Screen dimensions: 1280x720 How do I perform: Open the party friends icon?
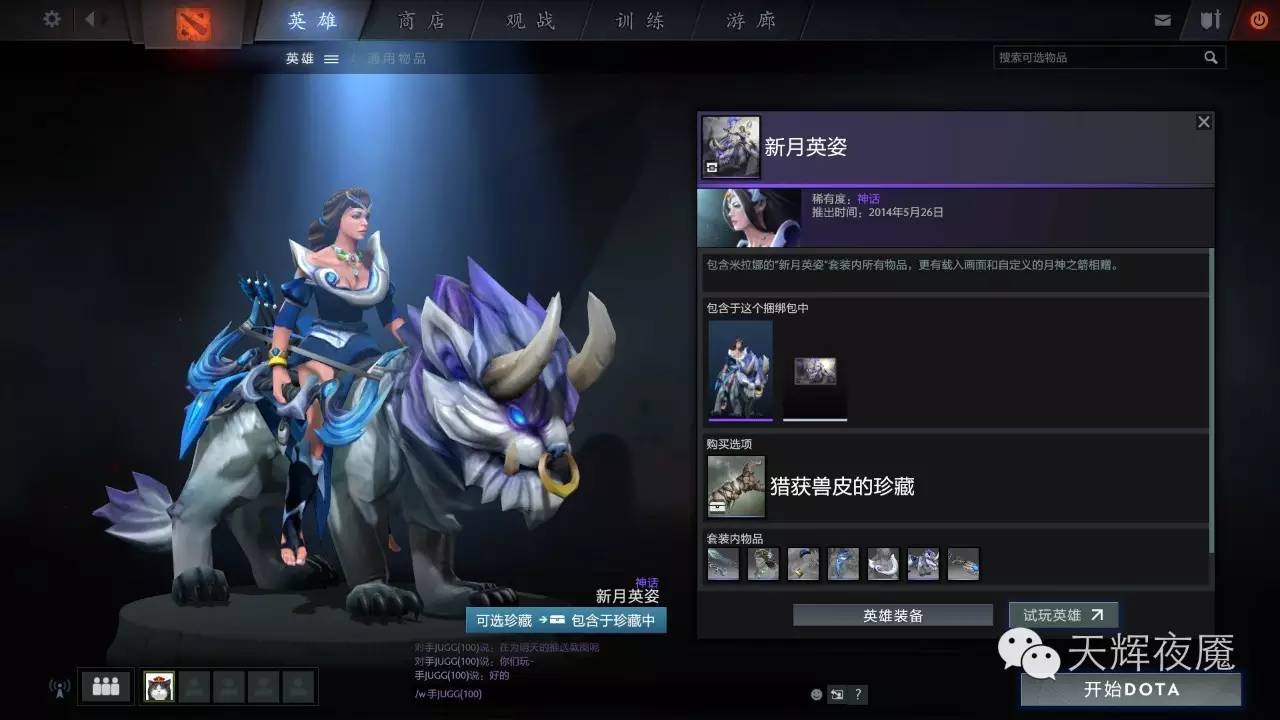104,686
